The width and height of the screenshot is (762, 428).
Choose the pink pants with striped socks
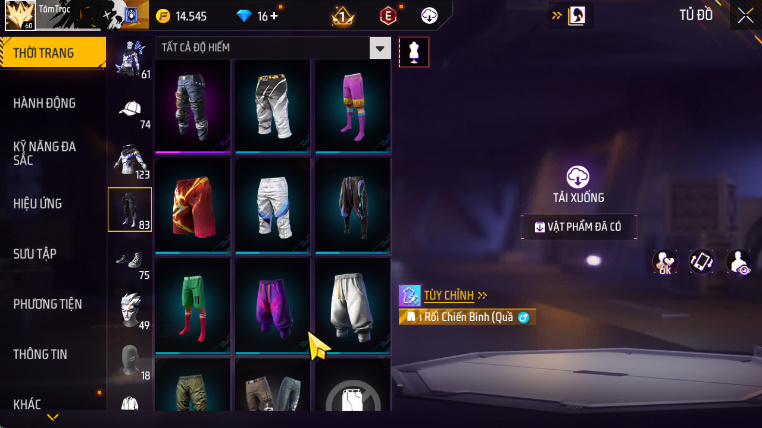click(352, 104)
